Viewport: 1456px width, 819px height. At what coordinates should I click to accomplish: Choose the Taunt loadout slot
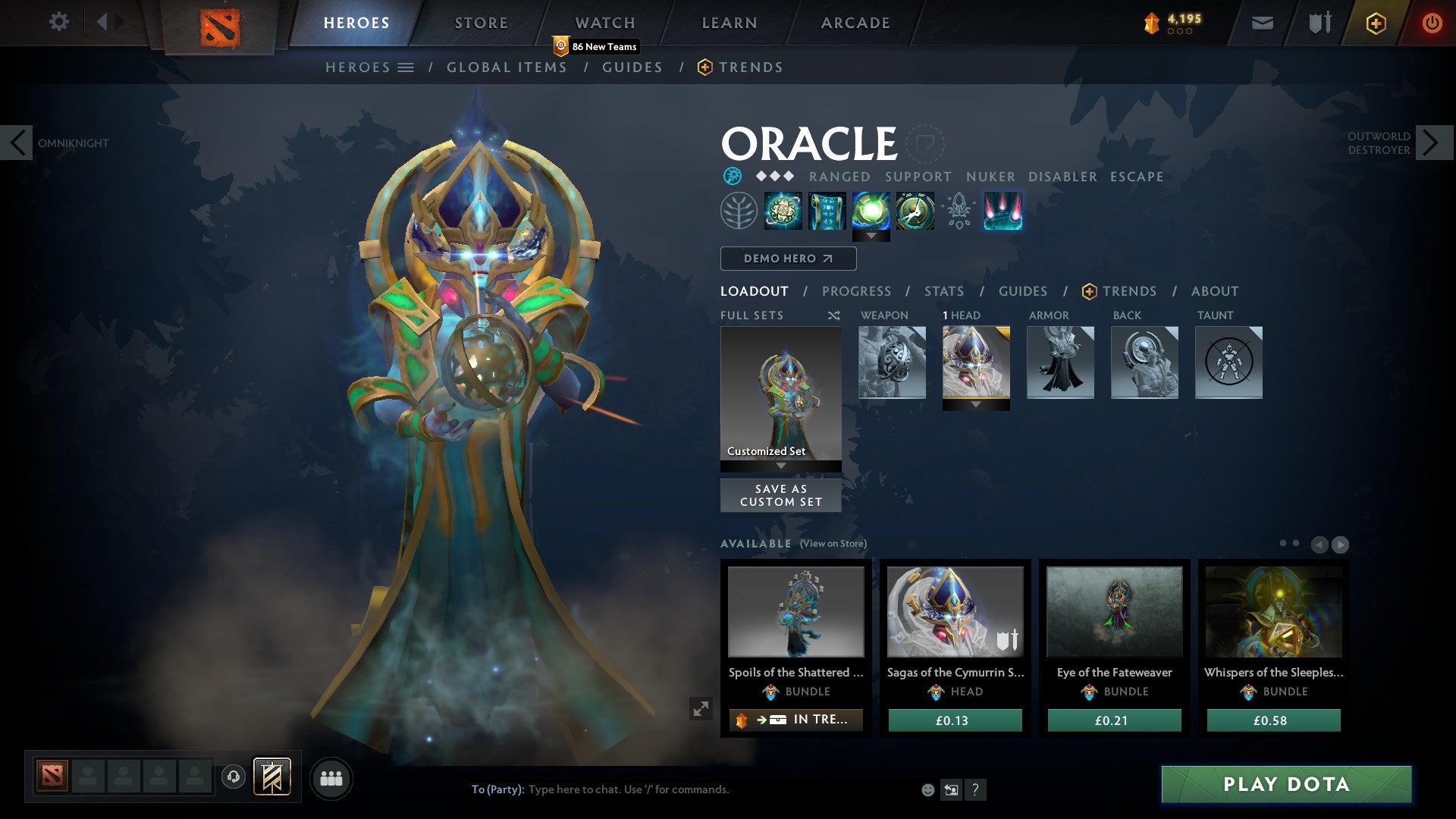click(x=1228, y=362)
